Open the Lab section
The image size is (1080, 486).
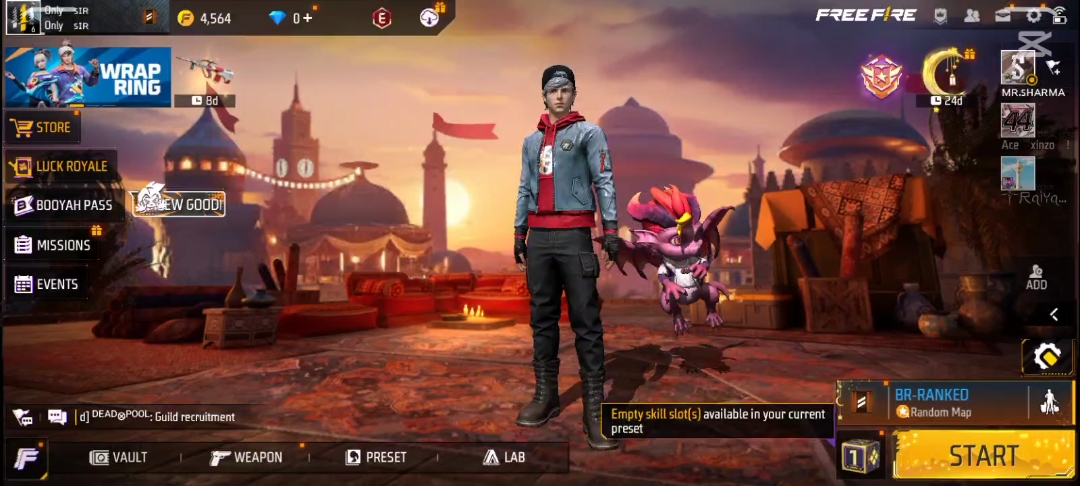tap(504, 457)
